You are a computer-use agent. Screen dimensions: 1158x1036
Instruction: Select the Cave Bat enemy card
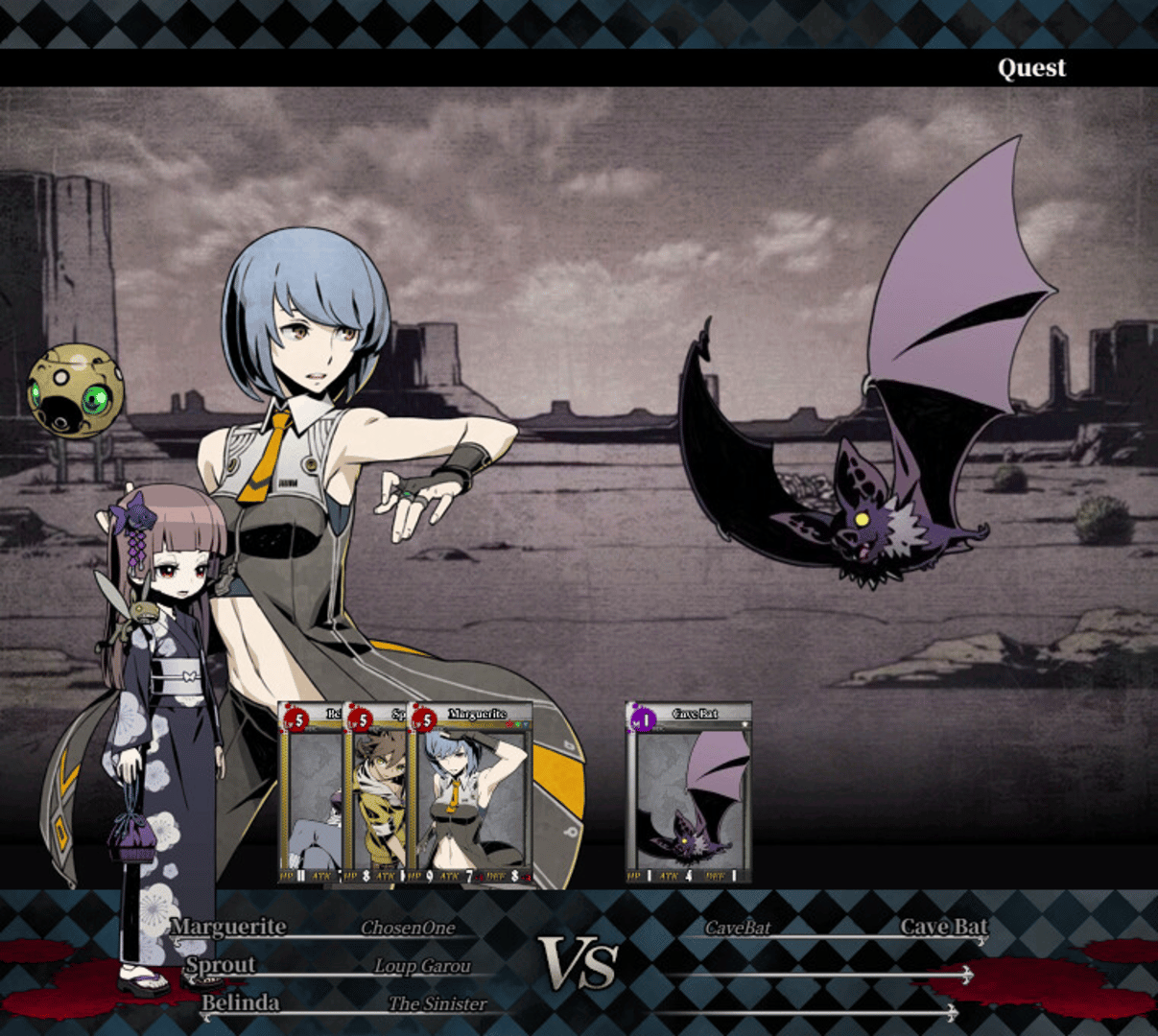tap(688, 792)
